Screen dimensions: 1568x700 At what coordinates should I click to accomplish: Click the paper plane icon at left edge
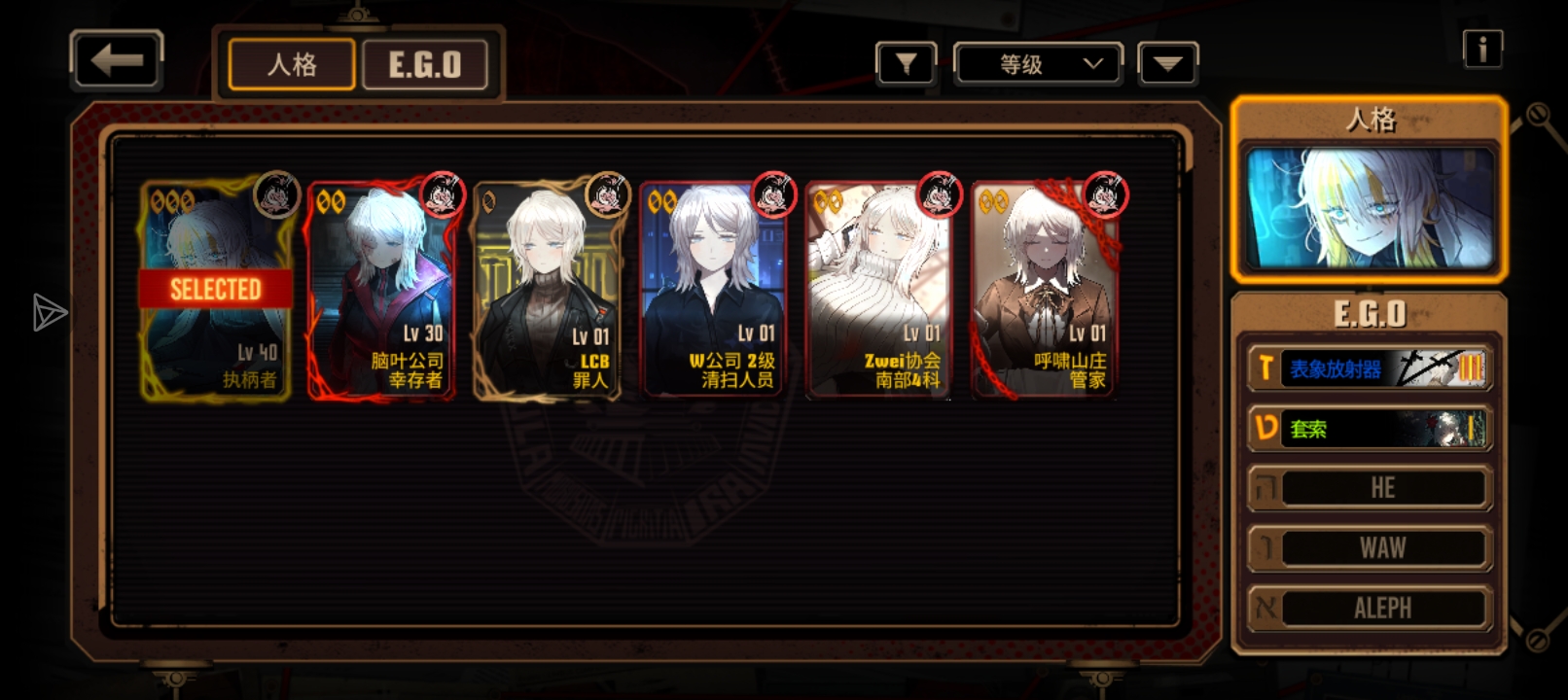pyautogui.click(x=49, y=312)
